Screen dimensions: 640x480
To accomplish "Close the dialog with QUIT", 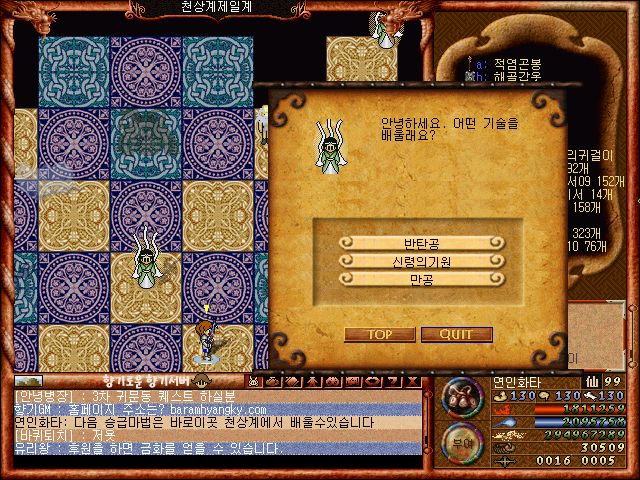I will (456, 334).
